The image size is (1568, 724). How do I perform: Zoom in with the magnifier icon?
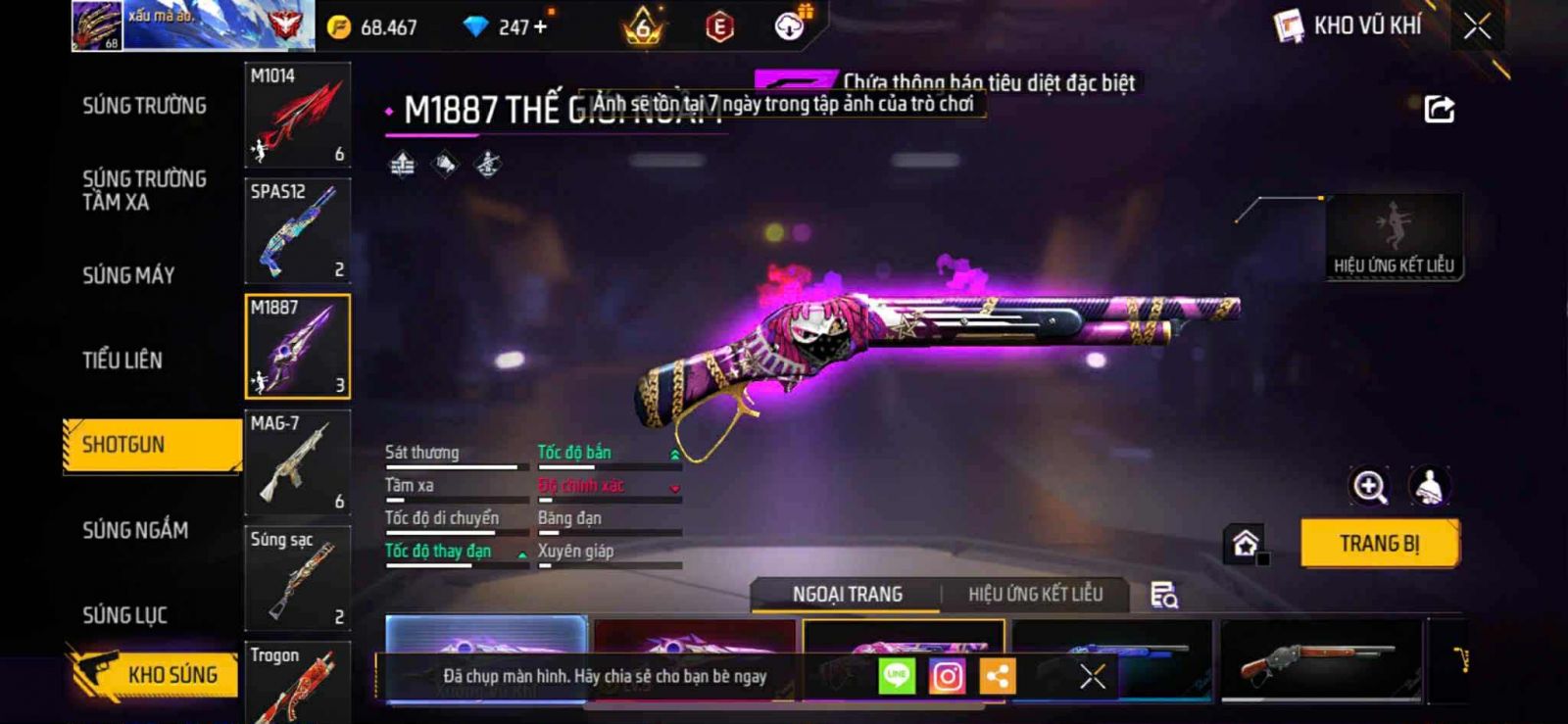coord(1369,487)
